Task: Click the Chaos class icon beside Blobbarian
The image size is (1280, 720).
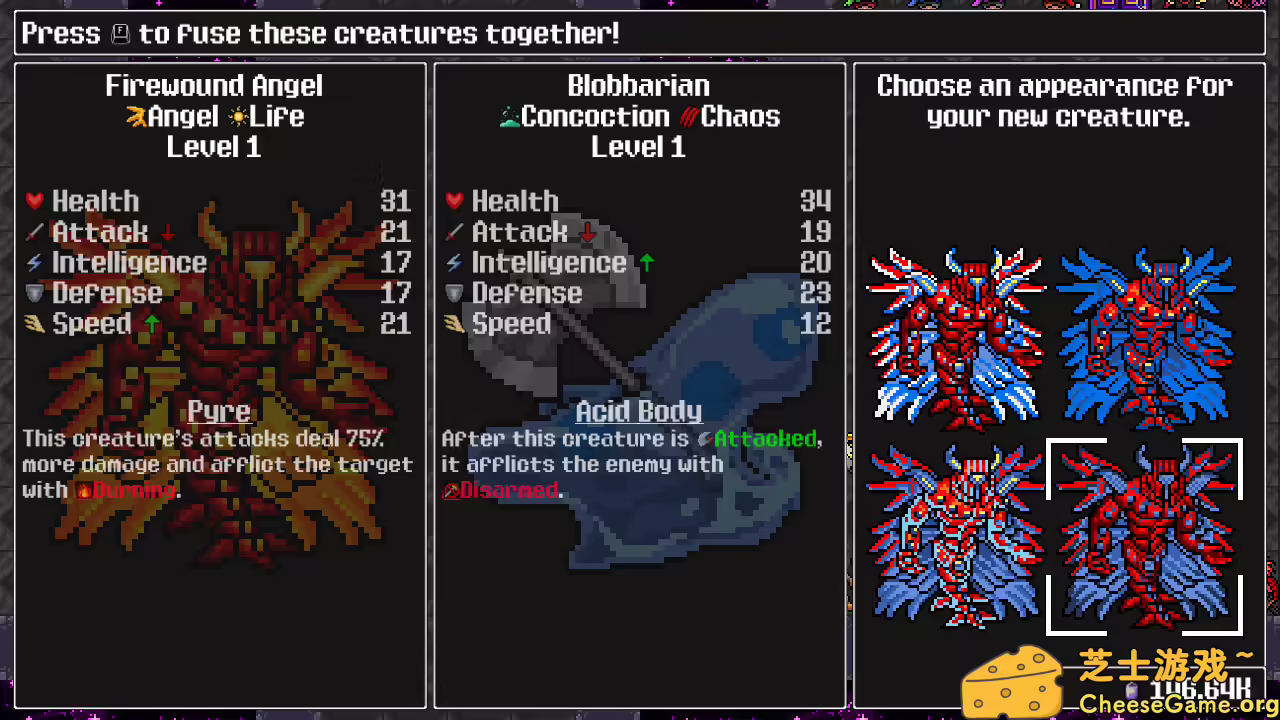Action: click(690, 116)
